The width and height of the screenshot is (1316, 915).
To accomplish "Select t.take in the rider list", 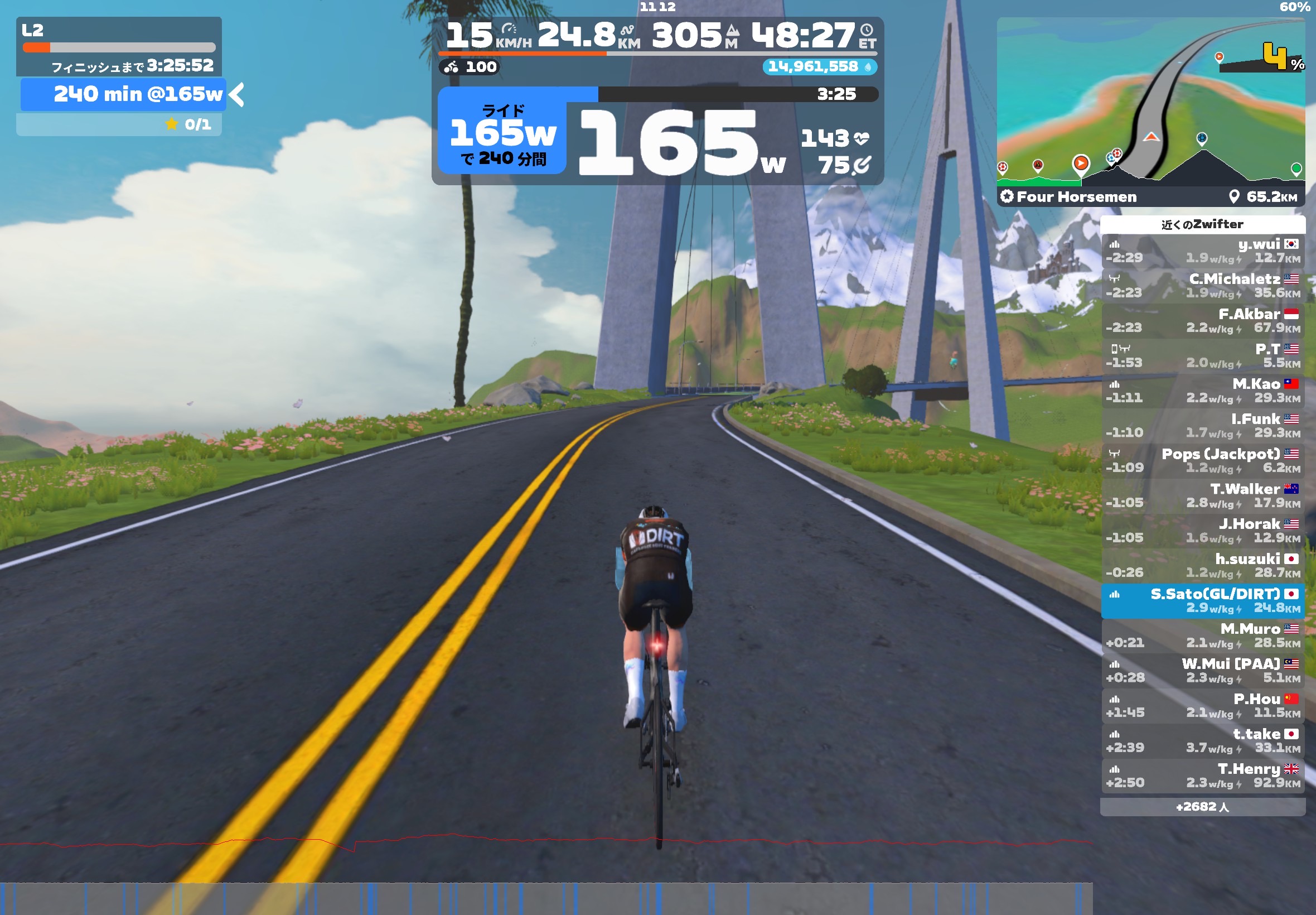I will tap(1202, 740).
